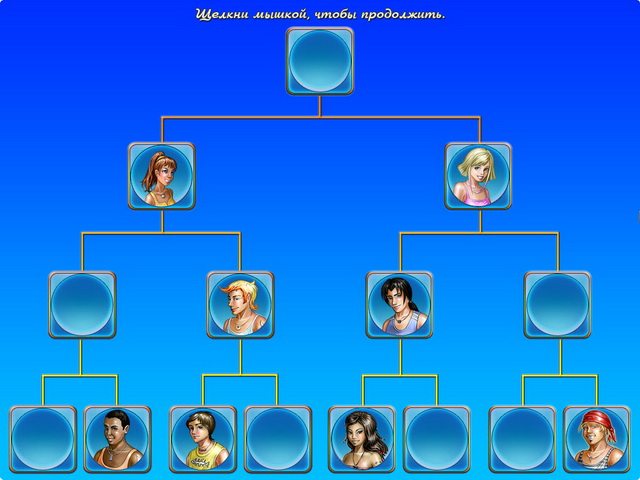640x480 pixels.
Task: Pick the dark-skinned smiling man portrait
Action: point(117,438)
